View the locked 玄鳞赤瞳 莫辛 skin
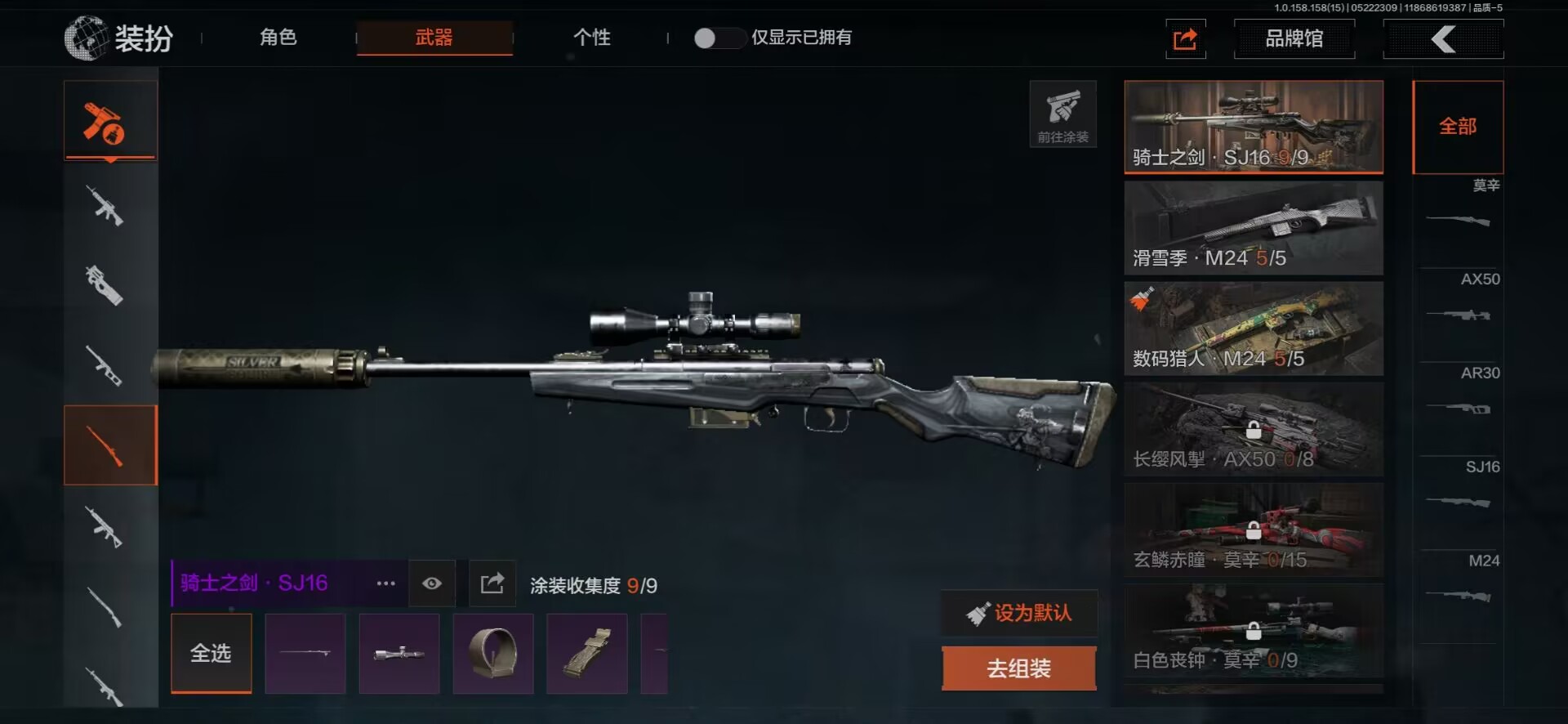Screen dimensions: 1568x724 1253,530
